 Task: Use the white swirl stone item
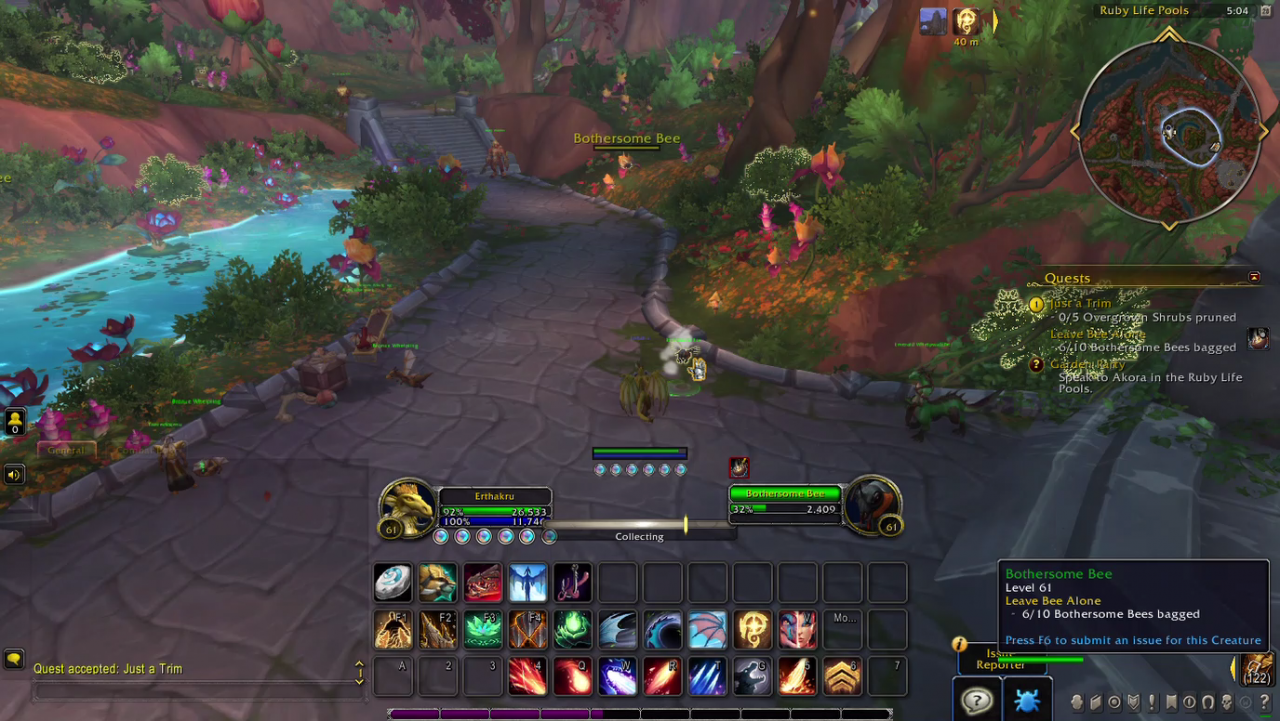(x=392, y=582)
